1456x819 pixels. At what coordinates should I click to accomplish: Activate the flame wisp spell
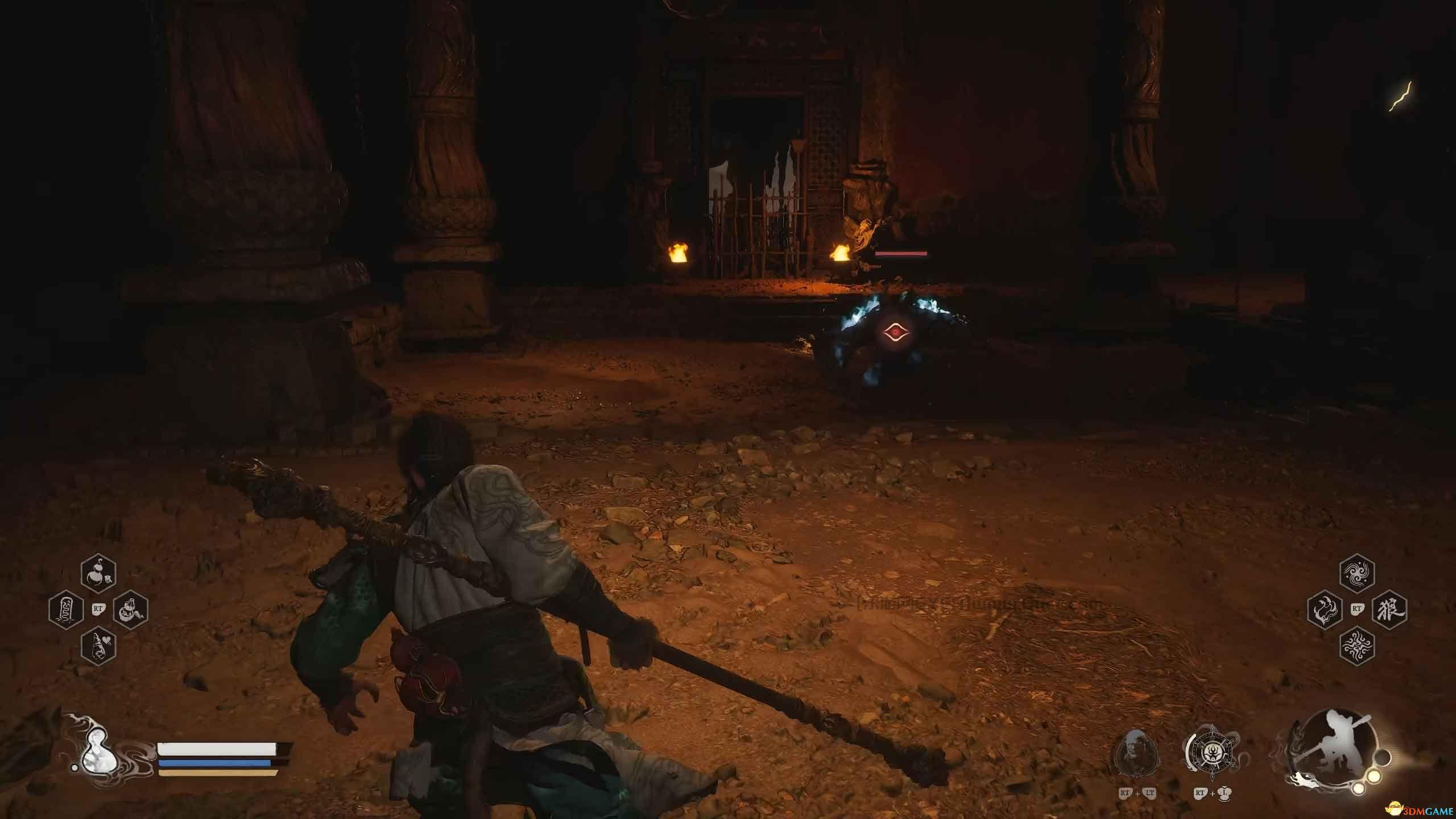point(1325,610)
